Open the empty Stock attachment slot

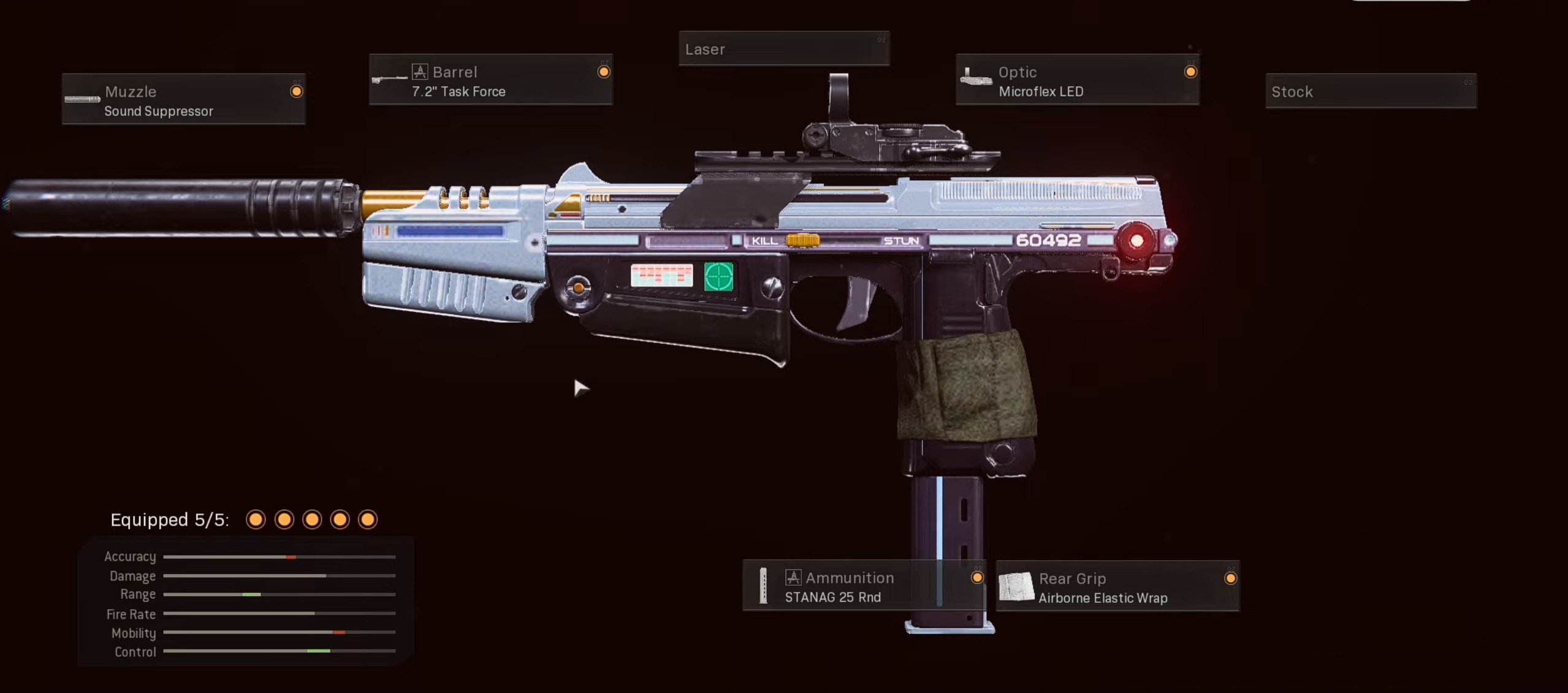(1371, 91)
